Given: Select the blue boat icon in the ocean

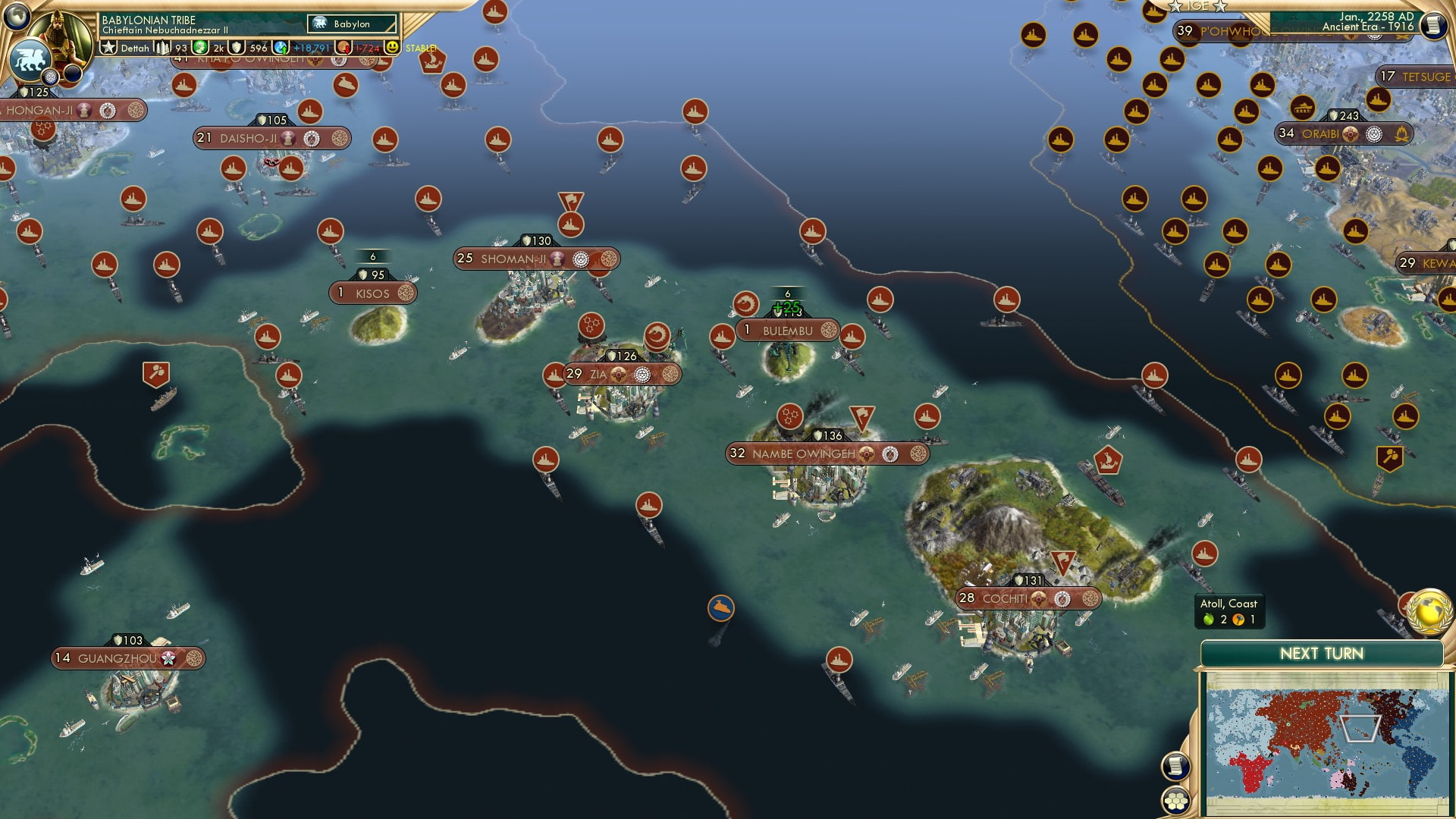Looking at the screenshot, I should point(721,607).
